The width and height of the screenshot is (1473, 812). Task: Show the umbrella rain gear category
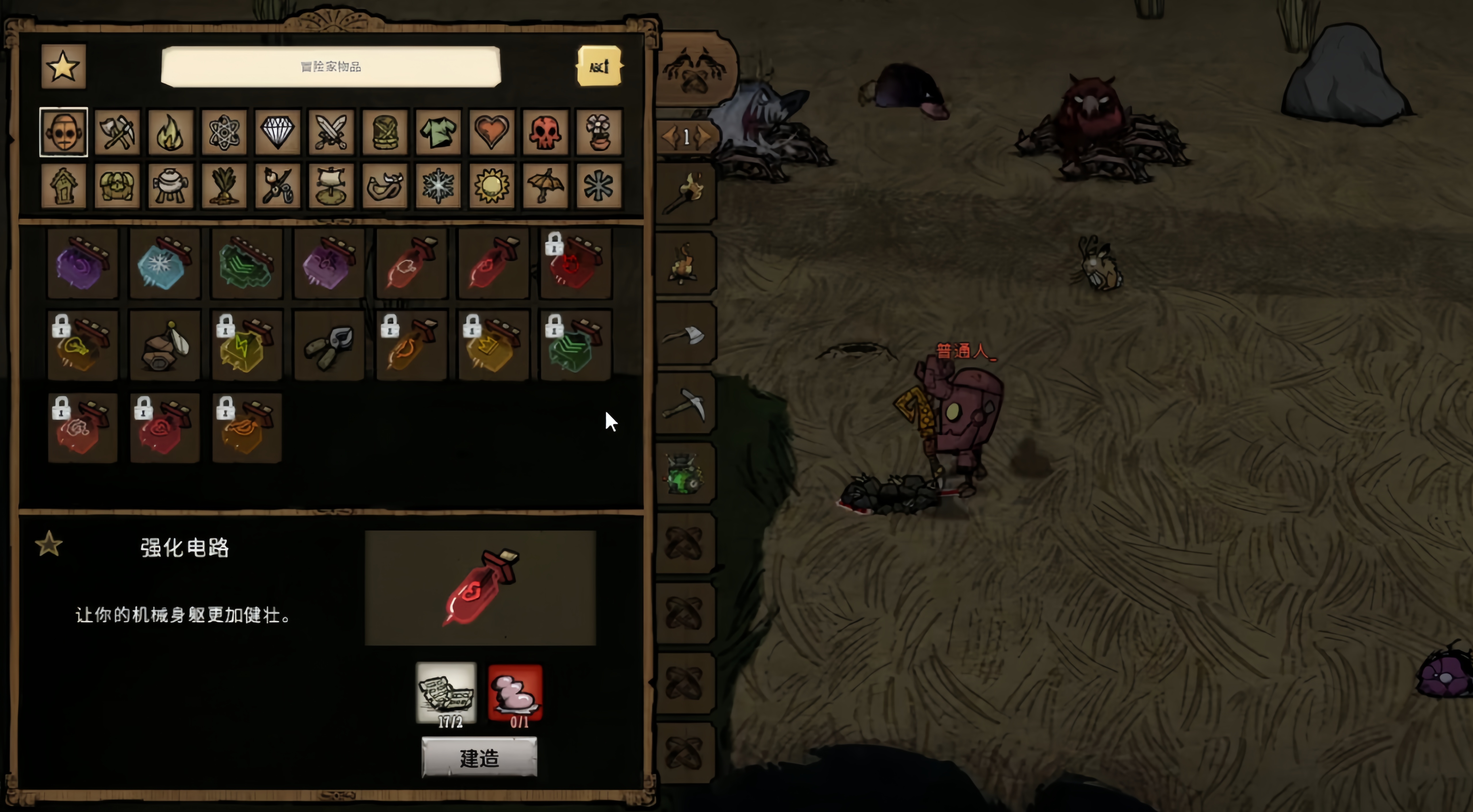tap(545, 186)
